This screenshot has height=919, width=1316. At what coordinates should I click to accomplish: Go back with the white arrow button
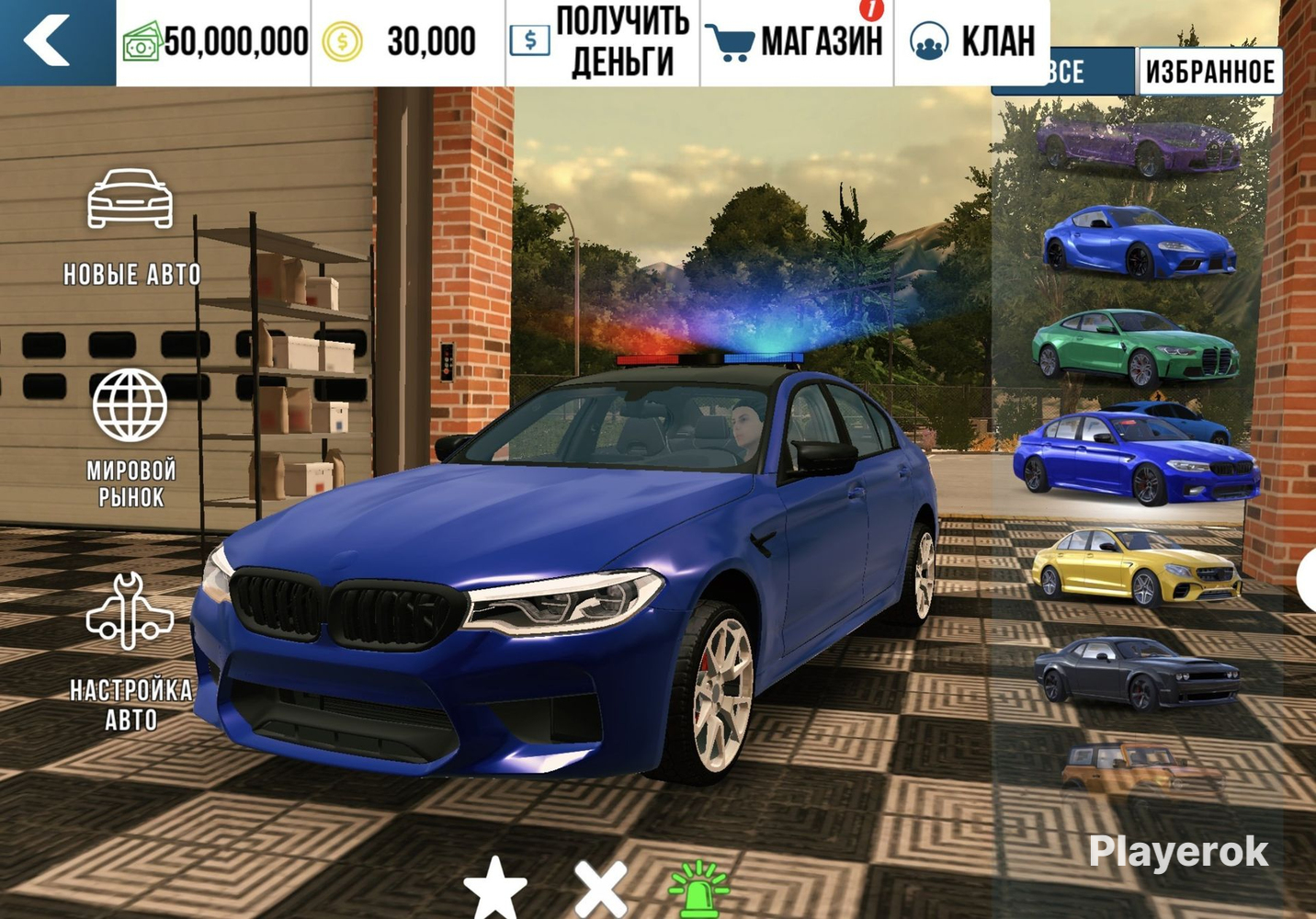(48, 41)
